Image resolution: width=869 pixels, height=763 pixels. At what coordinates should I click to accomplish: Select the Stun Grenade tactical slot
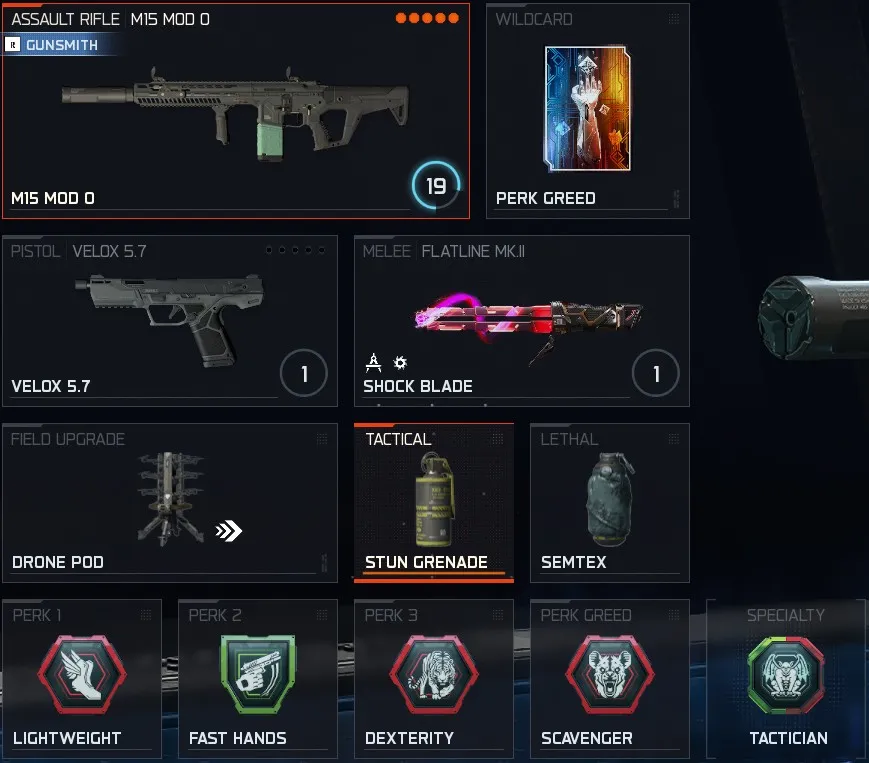click(434, 502)
